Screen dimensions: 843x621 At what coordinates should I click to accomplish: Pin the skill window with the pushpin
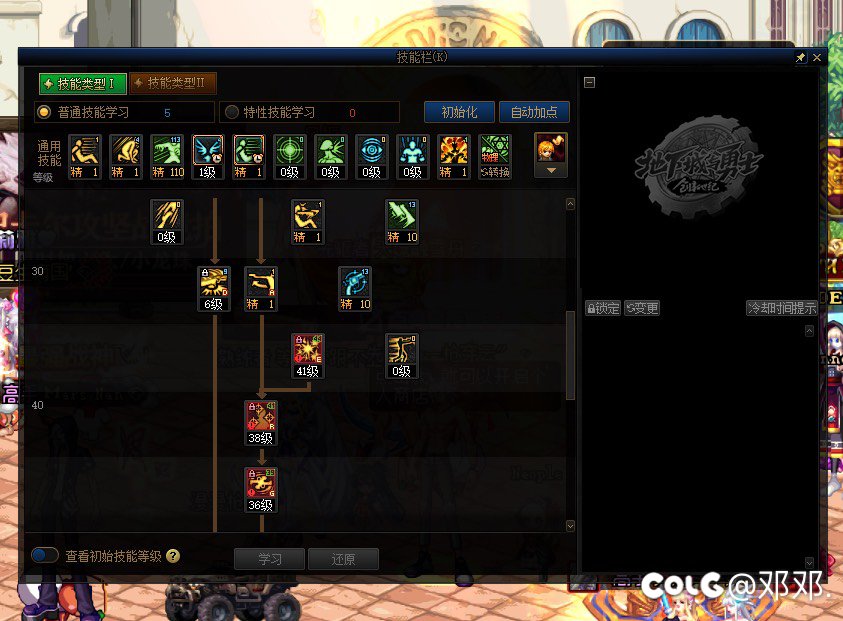tap(801, 59)
